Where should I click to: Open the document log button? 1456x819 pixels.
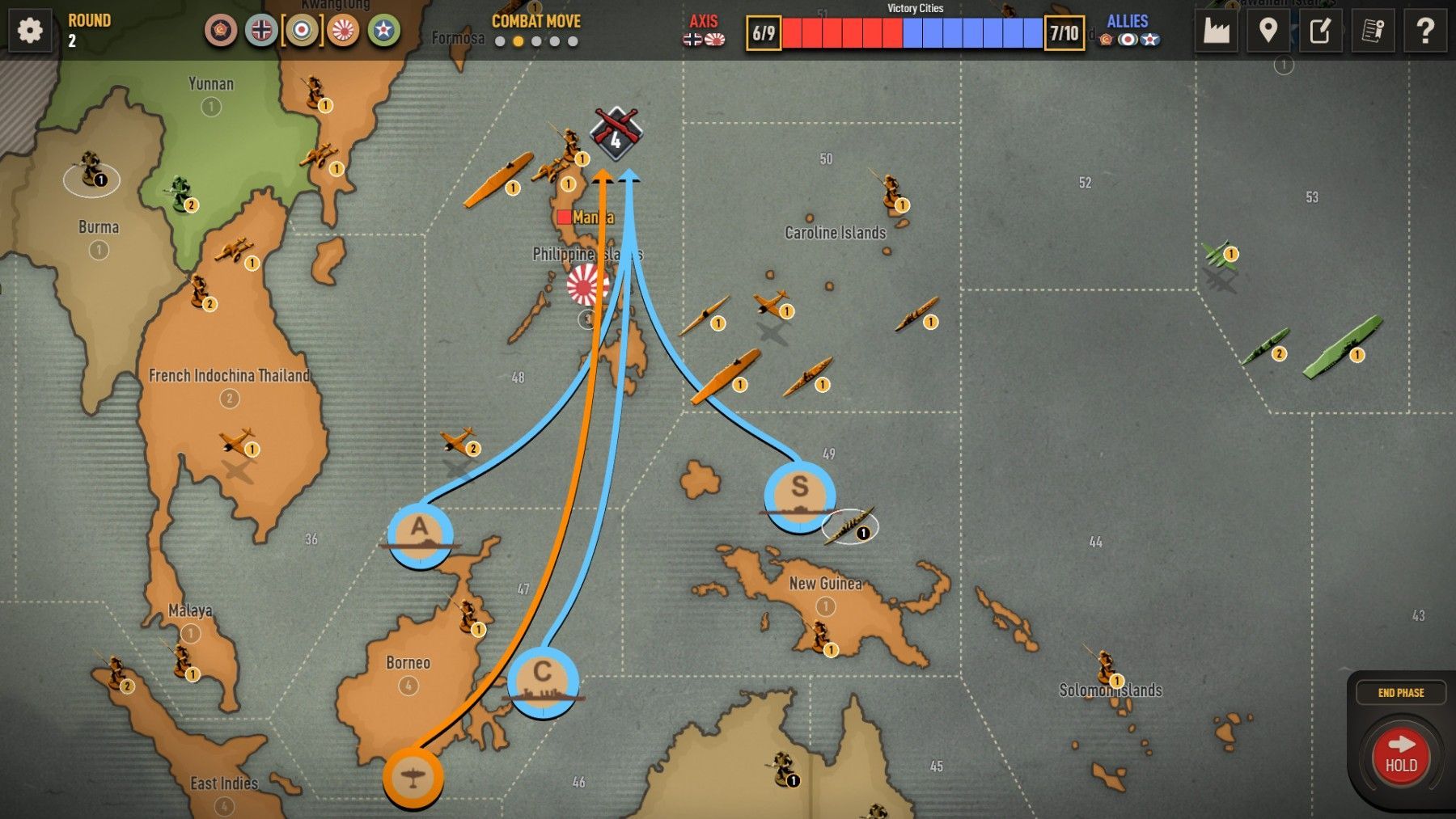coord(1373,31)
